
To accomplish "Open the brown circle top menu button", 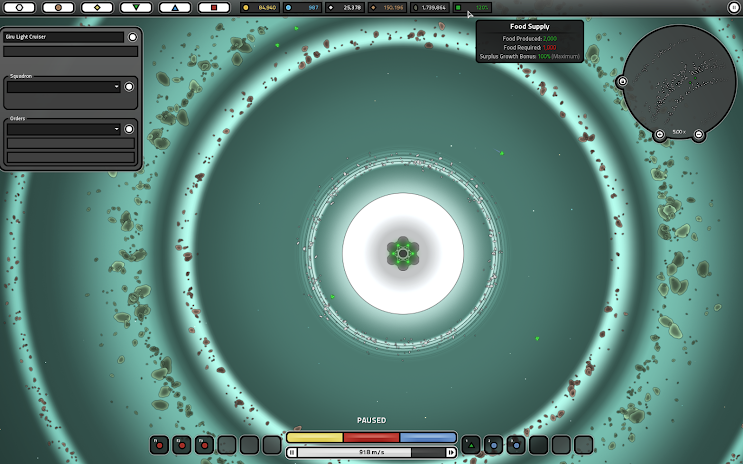I will [58, 7].
